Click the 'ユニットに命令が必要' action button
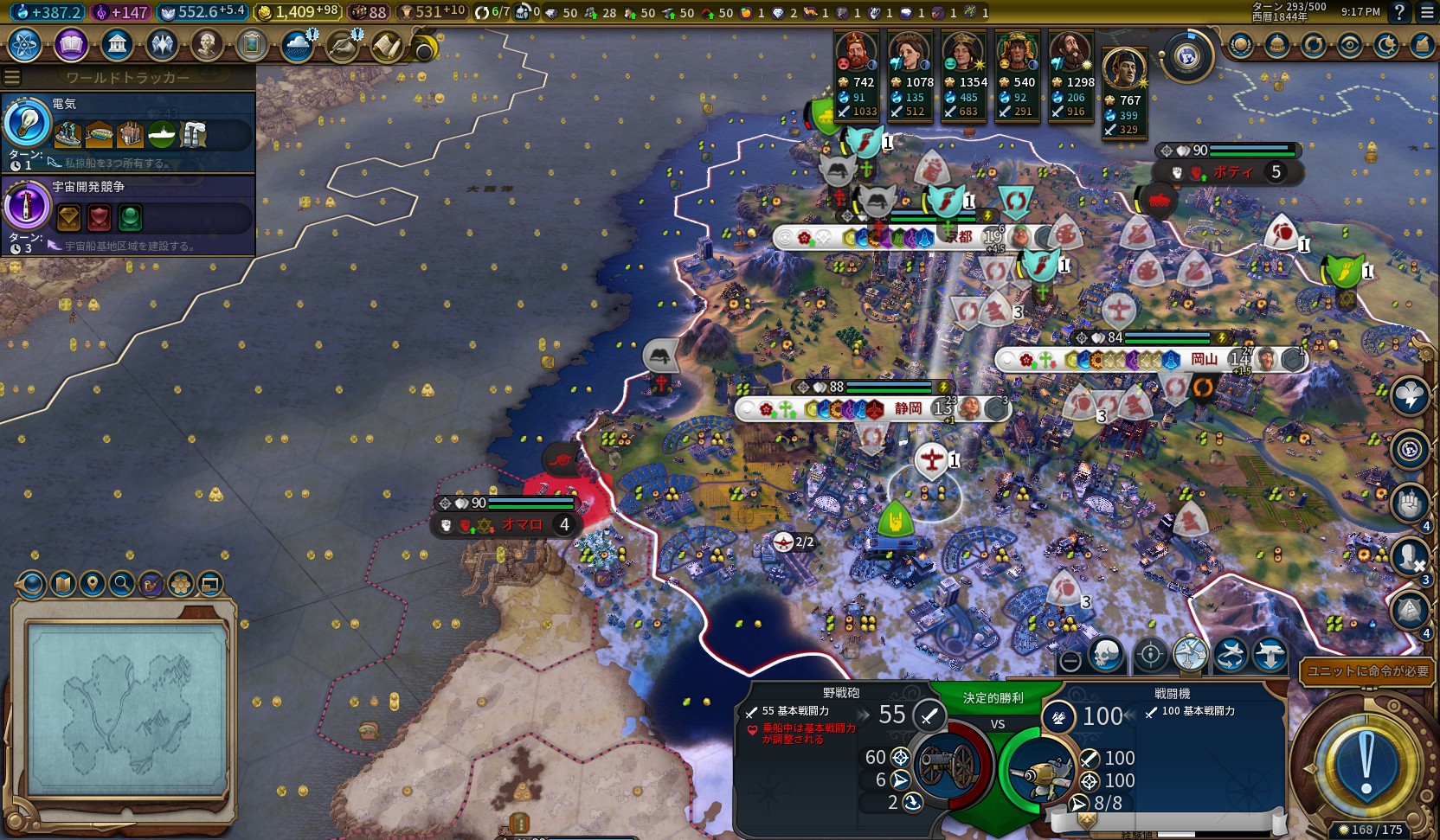This screenshot has width=1440, height=840. (x=1367, y=671)
